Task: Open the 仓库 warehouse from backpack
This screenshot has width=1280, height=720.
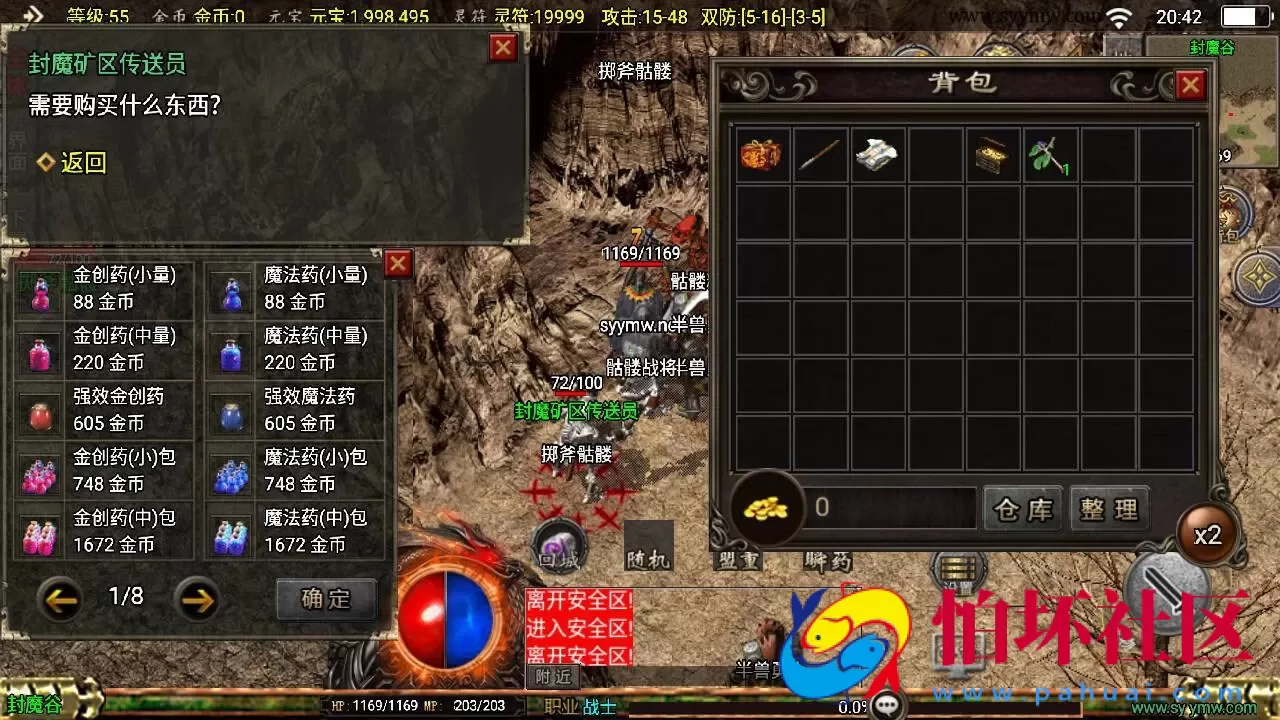Action: tap(1022, 509)
